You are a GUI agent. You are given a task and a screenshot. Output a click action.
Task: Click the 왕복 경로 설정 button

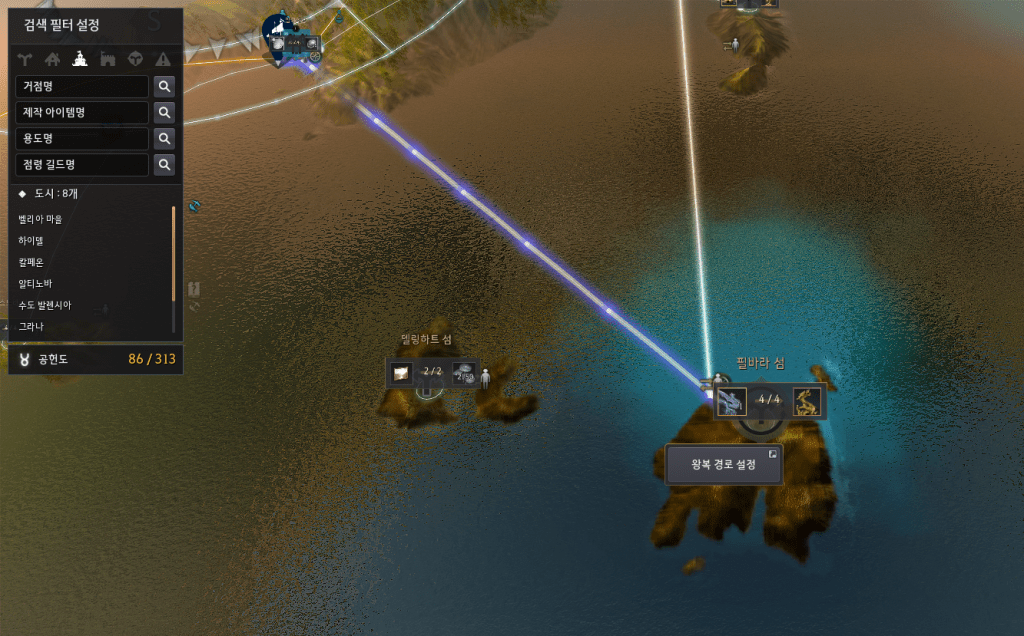tap(723, 464)
